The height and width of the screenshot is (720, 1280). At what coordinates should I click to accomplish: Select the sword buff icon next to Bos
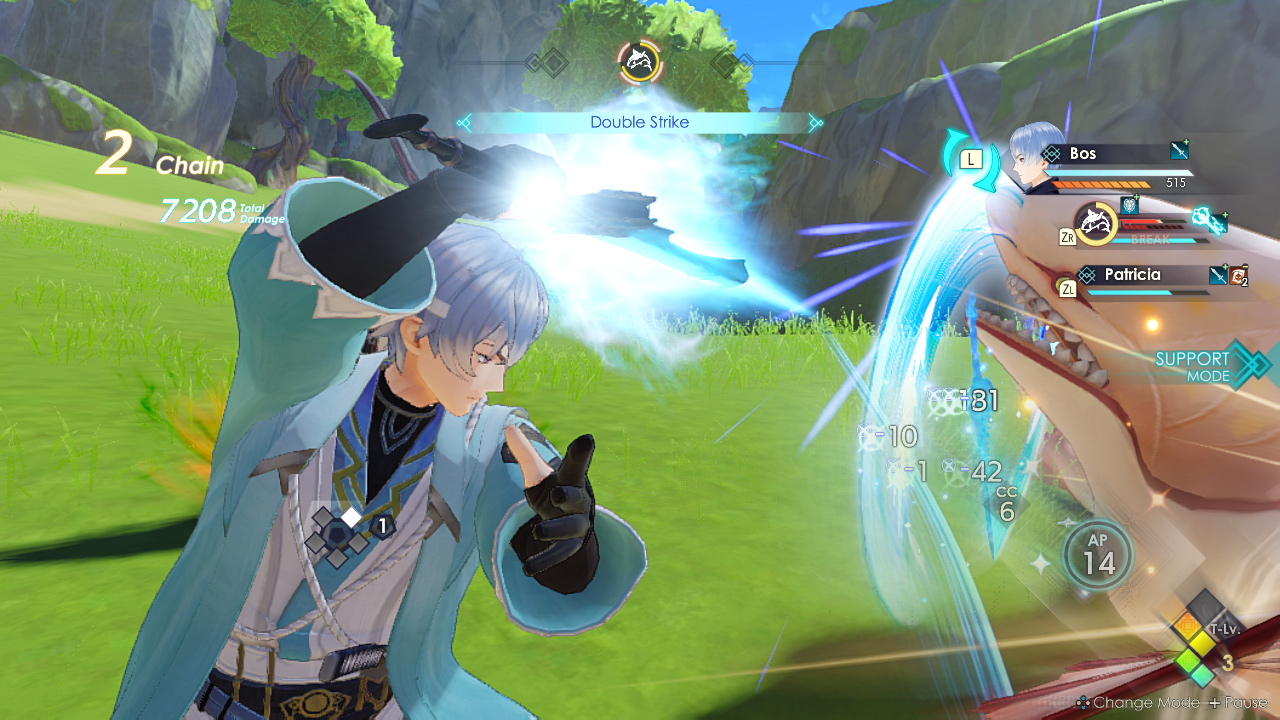[1178, 152]
